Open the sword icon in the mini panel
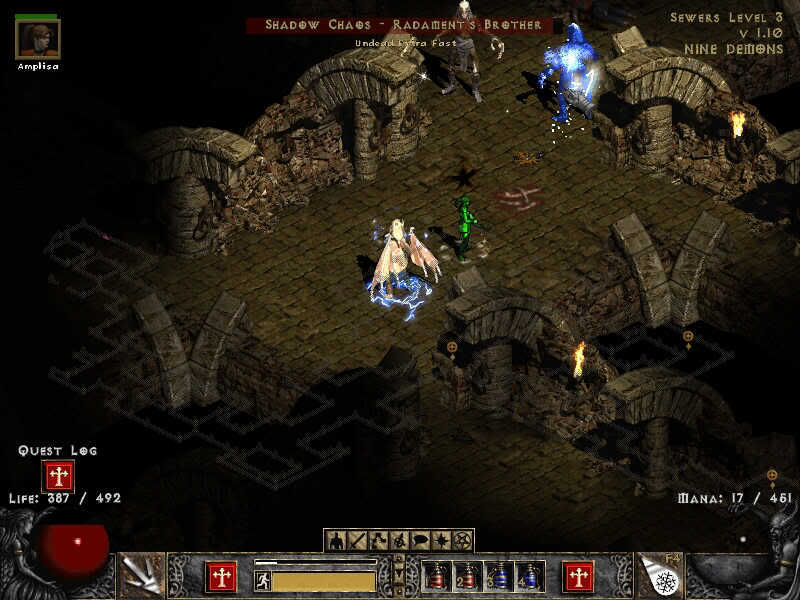 pyautogui.click(x=358, y=541)
